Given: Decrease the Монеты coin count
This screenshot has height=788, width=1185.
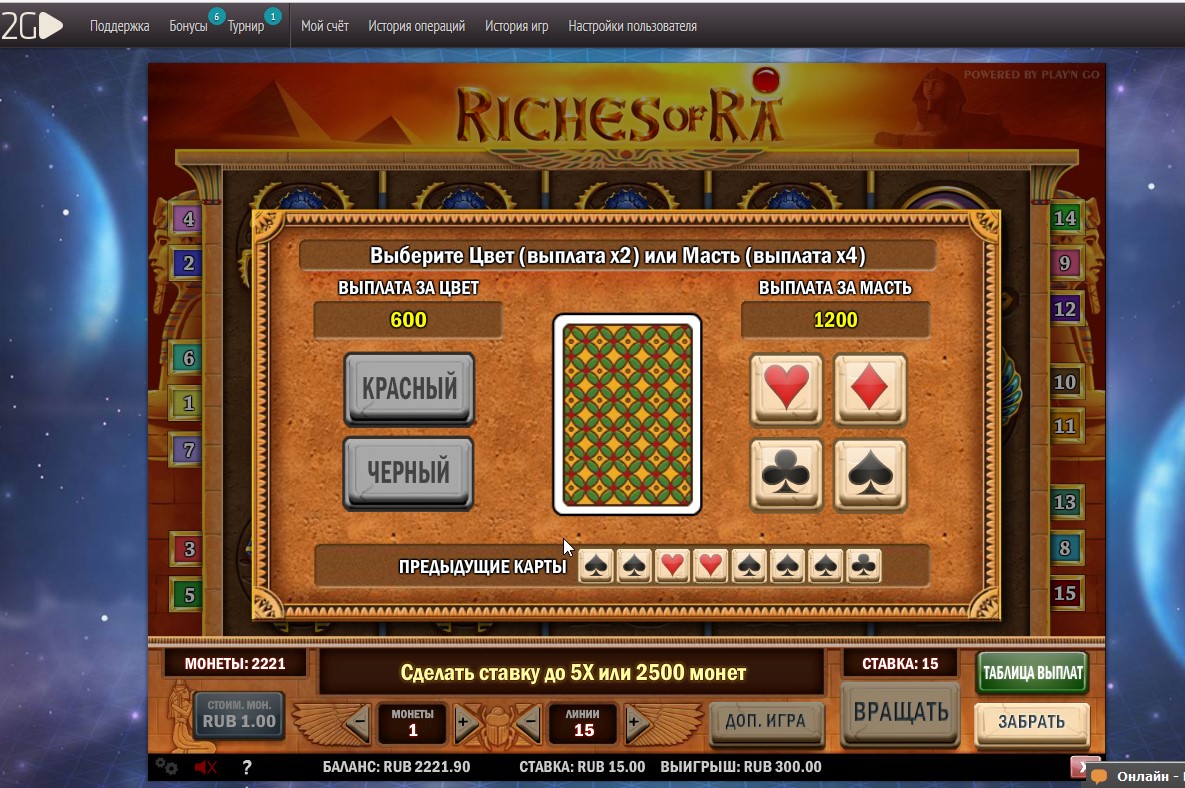Looking at the screenshot, I should (359, 722).
